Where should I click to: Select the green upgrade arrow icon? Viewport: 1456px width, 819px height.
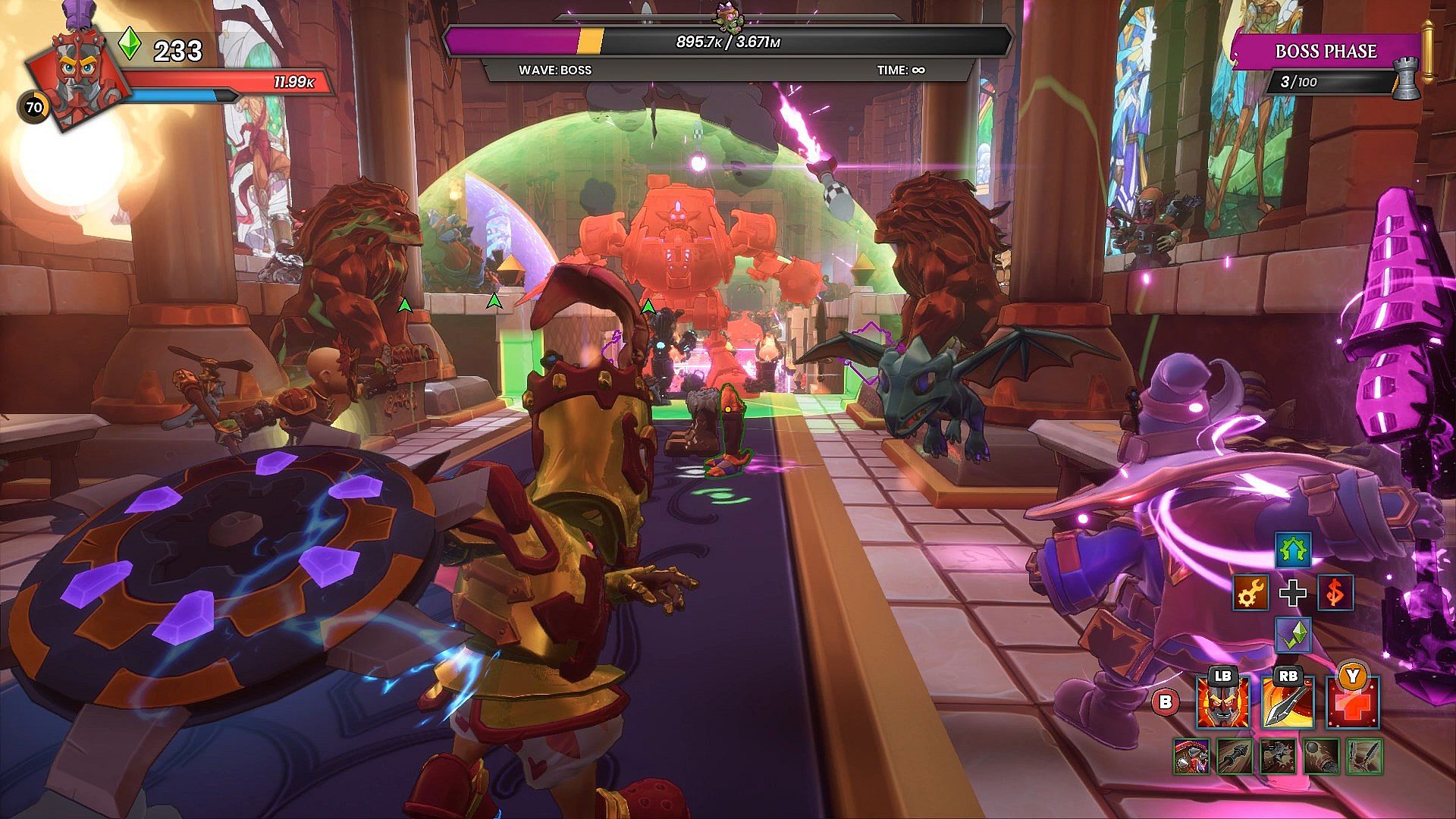(x=1292, y=551)
